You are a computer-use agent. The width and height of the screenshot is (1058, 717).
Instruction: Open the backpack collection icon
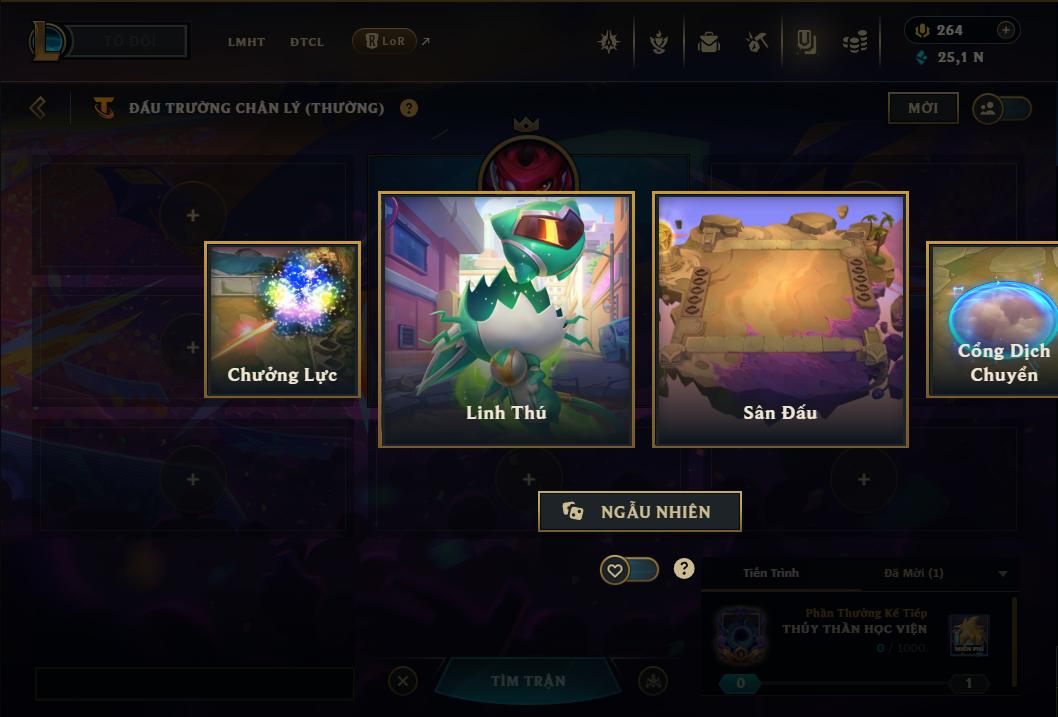click(709, 42)
